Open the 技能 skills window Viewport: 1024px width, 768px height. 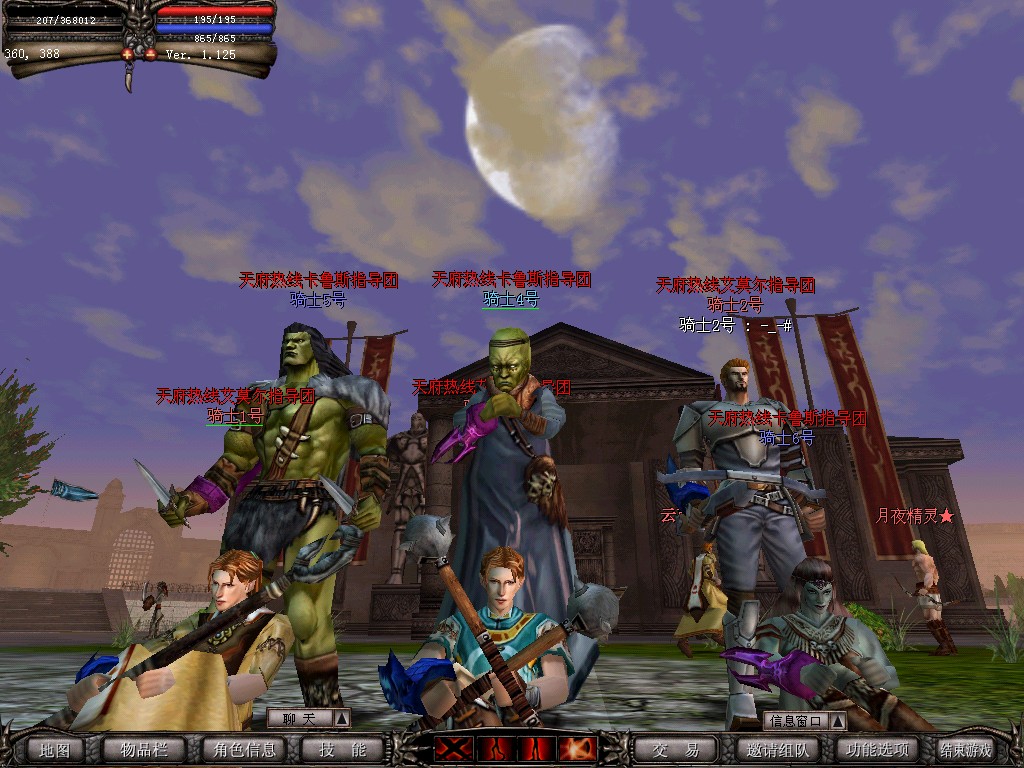pyautogui.click(x=342, y=749)
